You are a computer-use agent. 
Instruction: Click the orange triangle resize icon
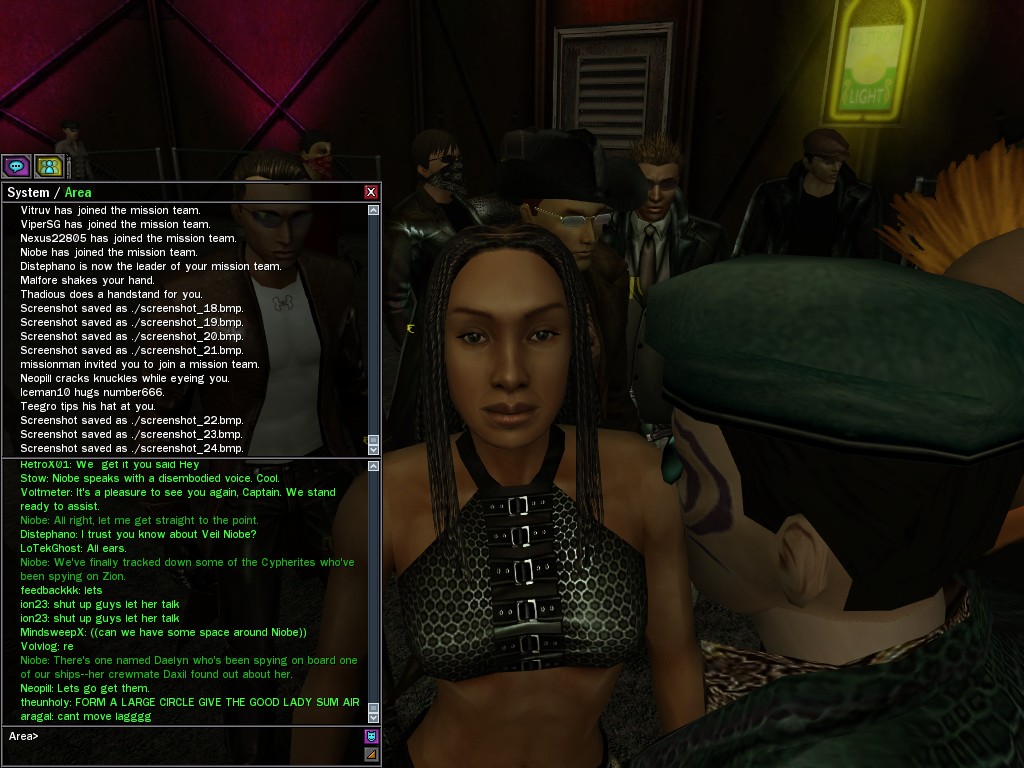[x=371, y=754]
